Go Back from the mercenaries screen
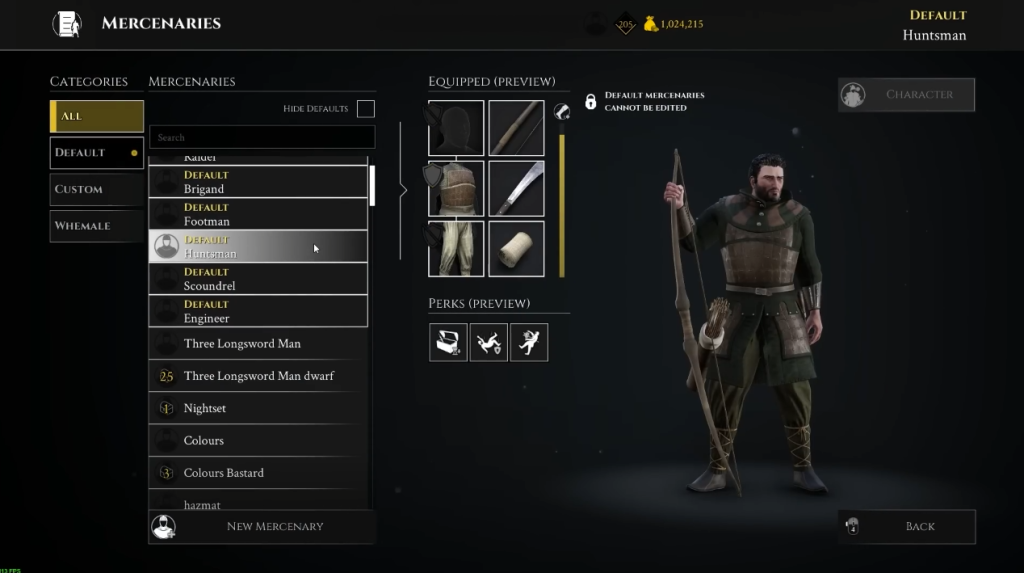This screenshot has height=573, width=1024. pyautogui.click(x=906, y=526)
